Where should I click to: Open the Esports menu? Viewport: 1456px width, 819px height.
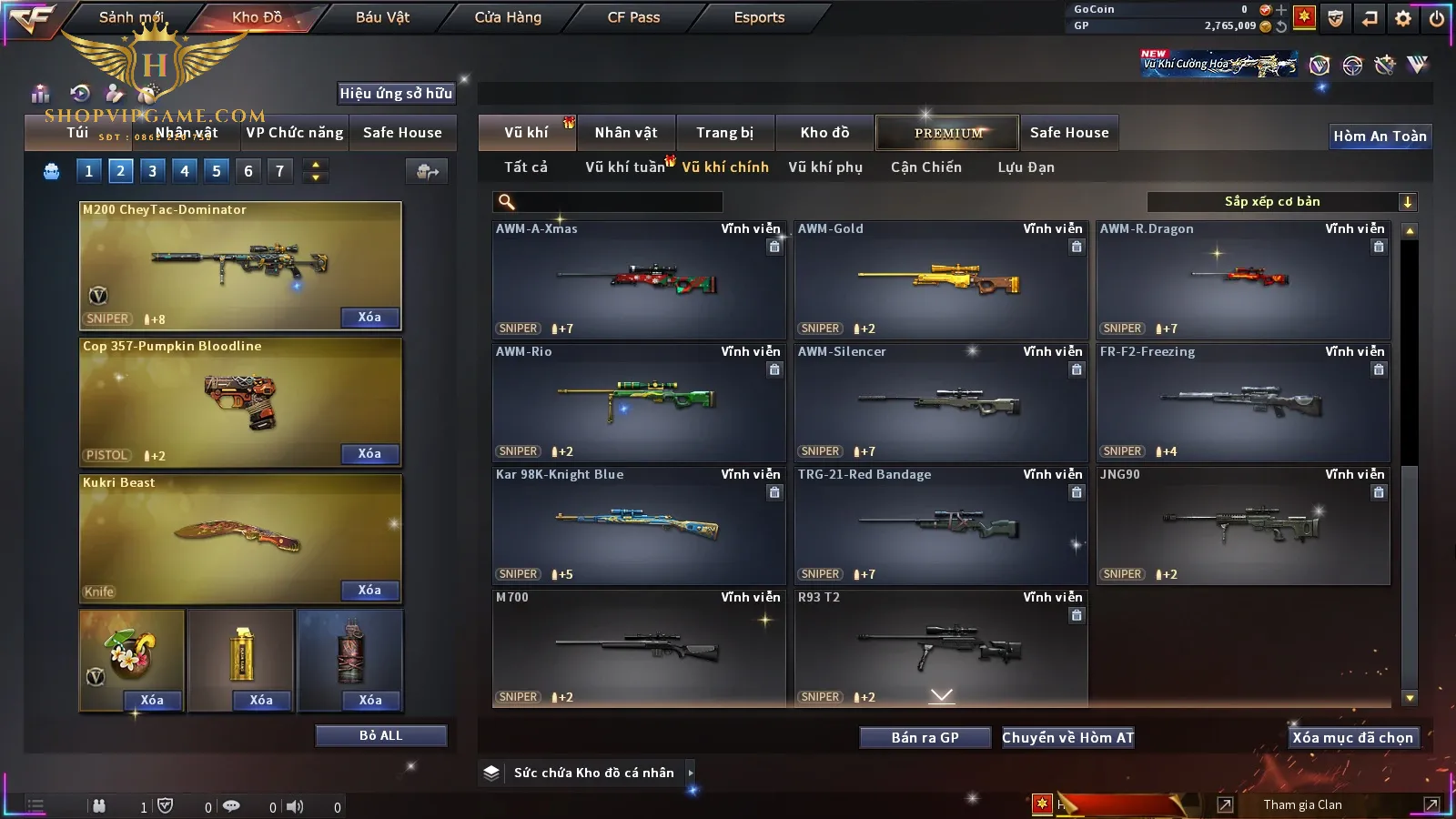click(759, 17)
